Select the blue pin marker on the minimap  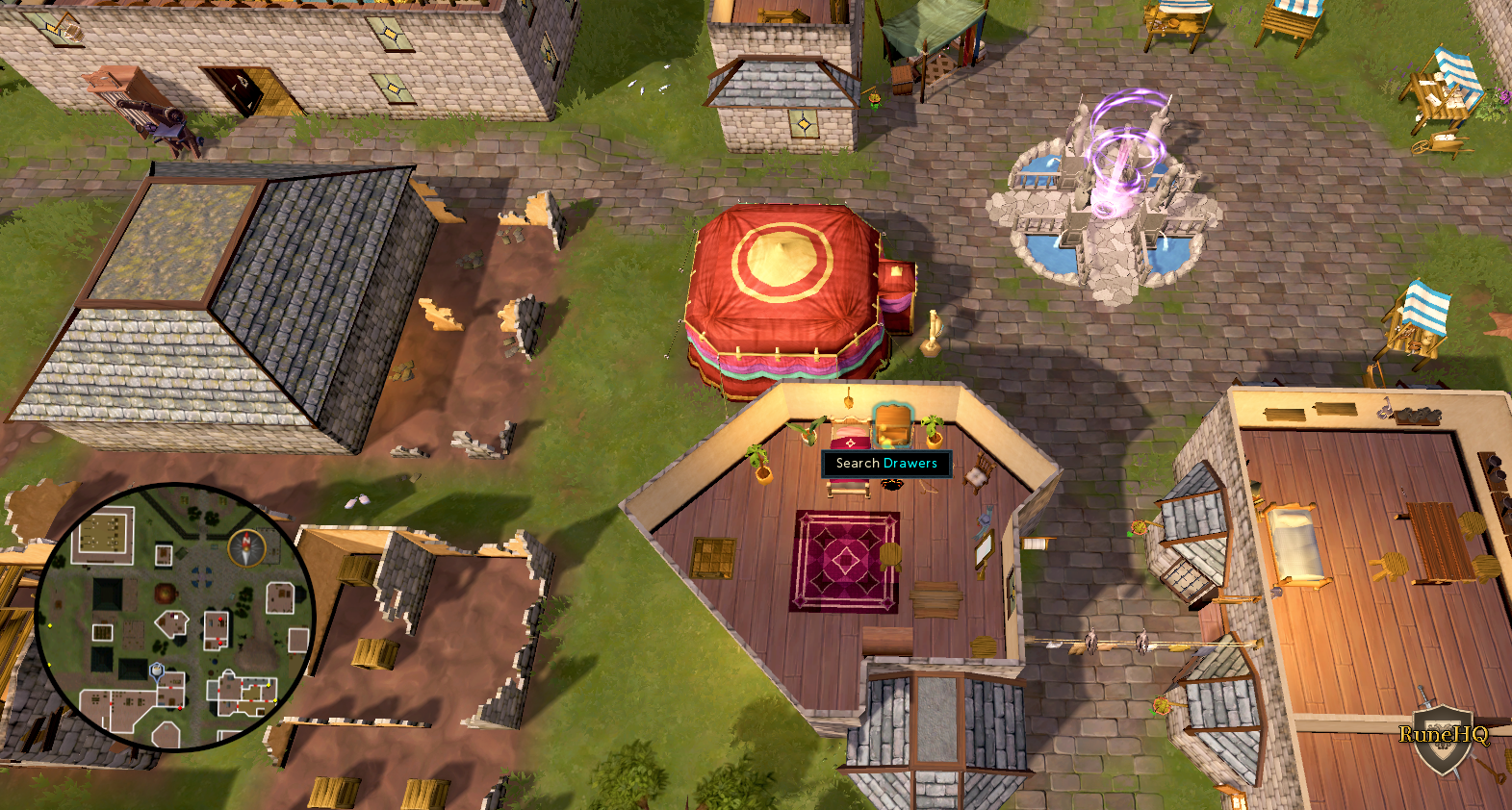click(157, 670)
